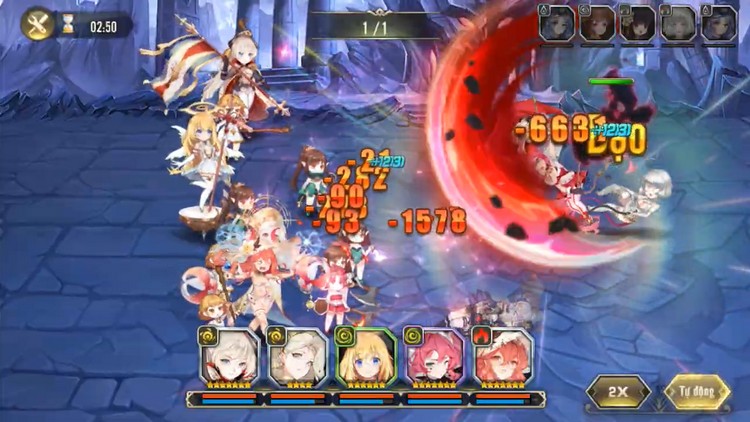The image size is (750, 422).
Task: Toggle the Tự động auto-battle button
Action: [x=696, y=391]
